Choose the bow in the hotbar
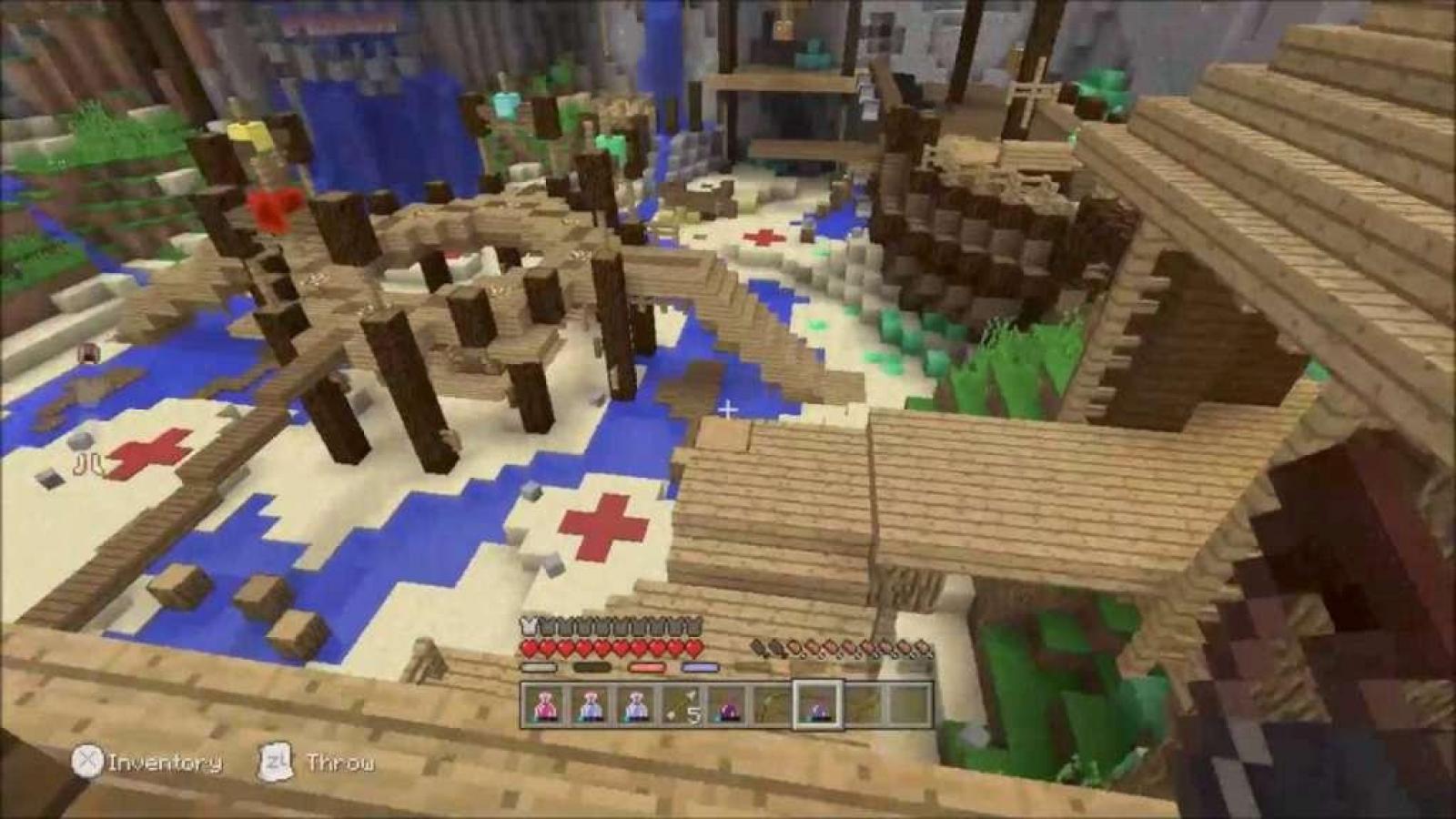Viewport: 1456px width, 819px height. pos(773,704)
